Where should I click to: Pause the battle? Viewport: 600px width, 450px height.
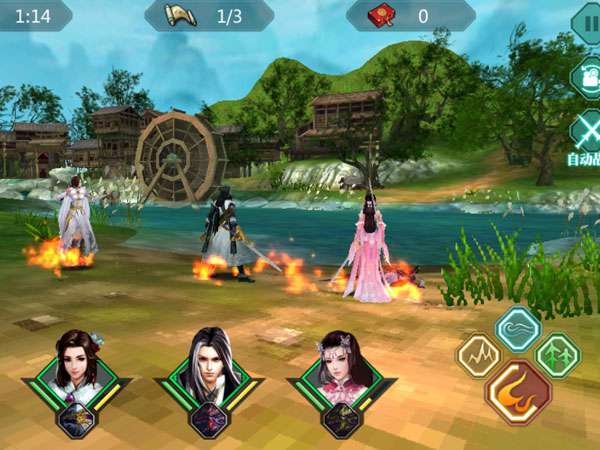tap(586, 21)
